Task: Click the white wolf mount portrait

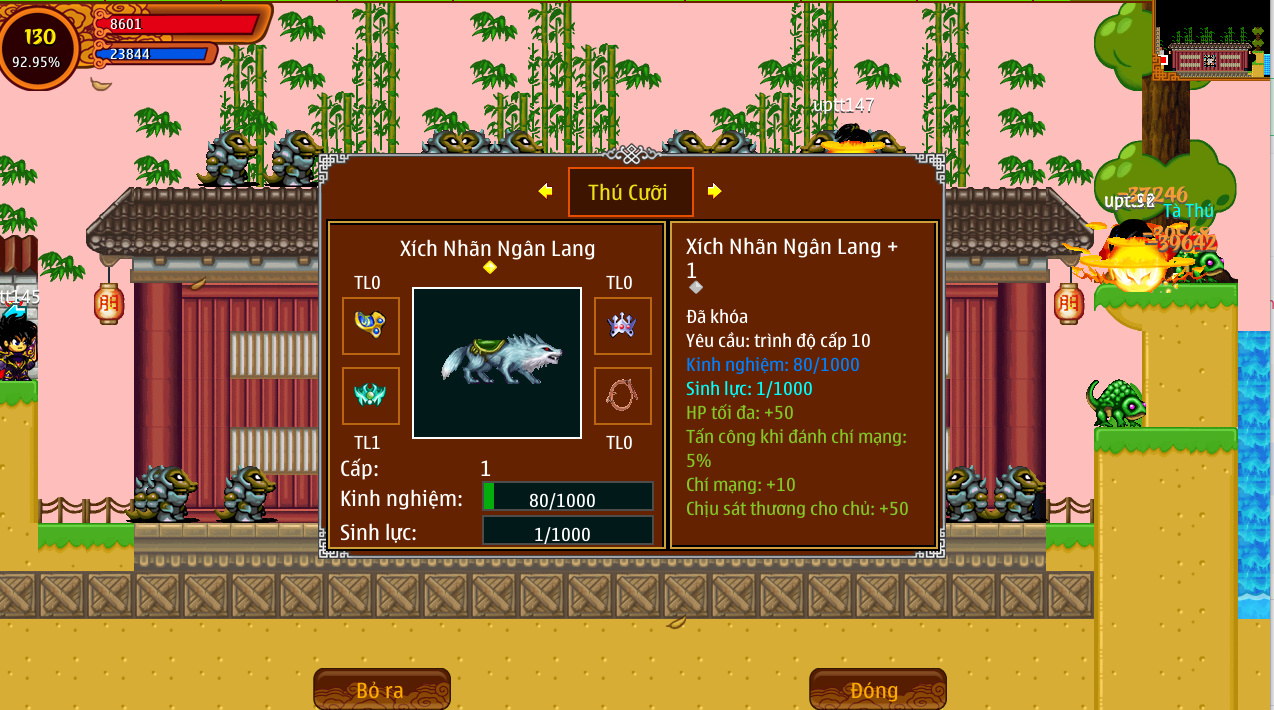Action: pos(497,362)
